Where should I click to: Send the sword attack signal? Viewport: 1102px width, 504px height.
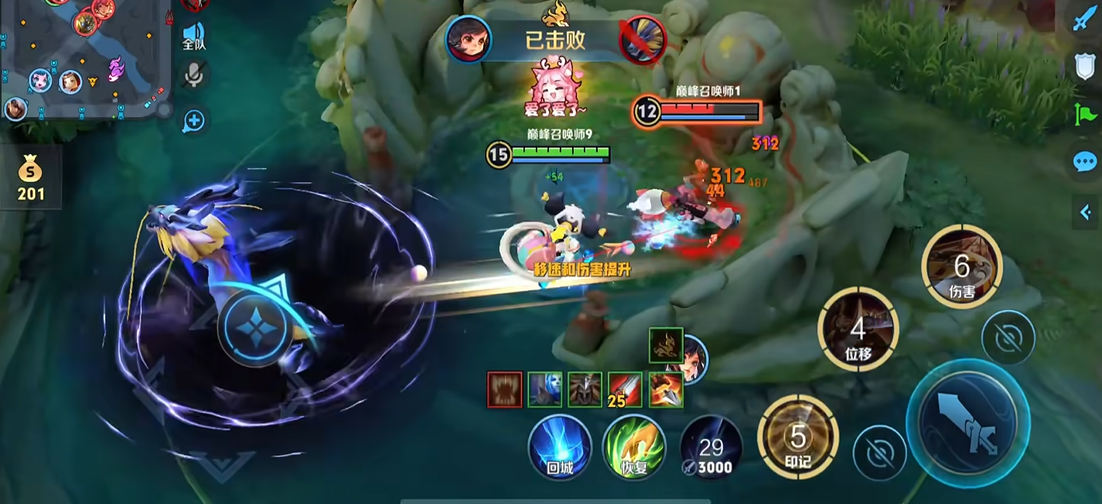(x=1085, y=19)
